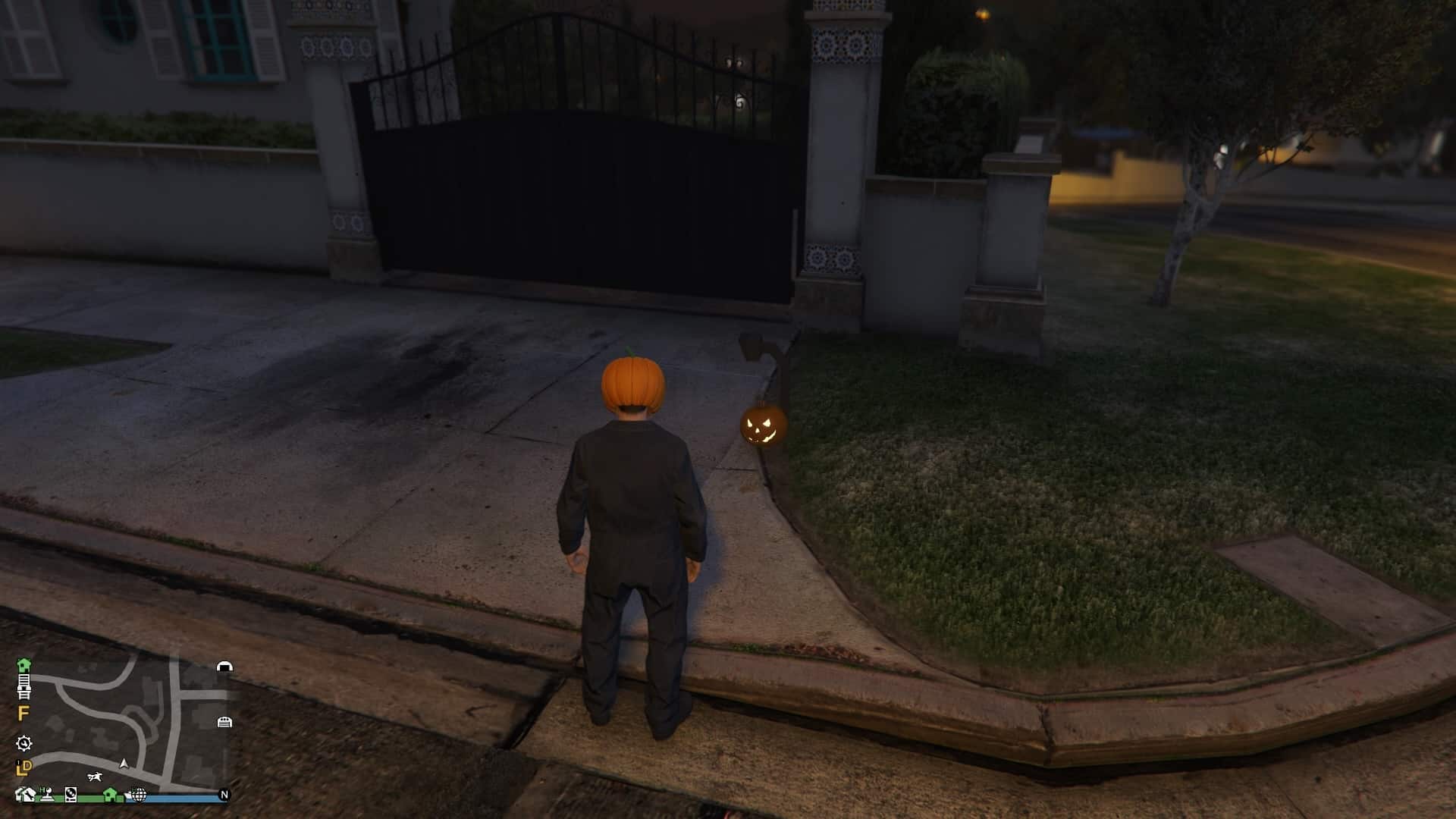The height and width of the screenshot is (819, 1456).
Task: Select the green safehouse blip on minimap
Action: pos(25,664)
